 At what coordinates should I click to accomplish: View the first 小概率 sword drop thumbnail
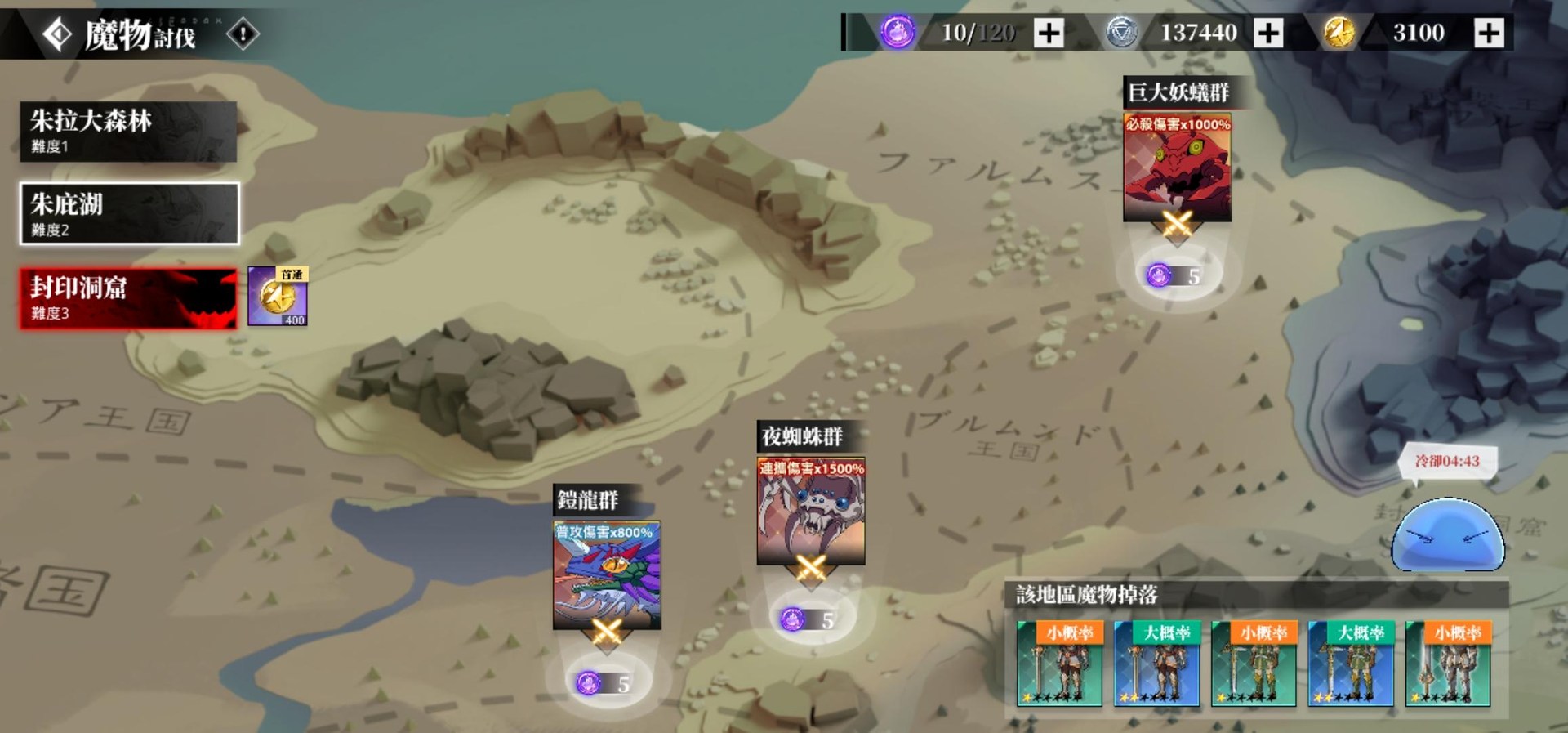pyautogui.click(x=1059, y=662)
